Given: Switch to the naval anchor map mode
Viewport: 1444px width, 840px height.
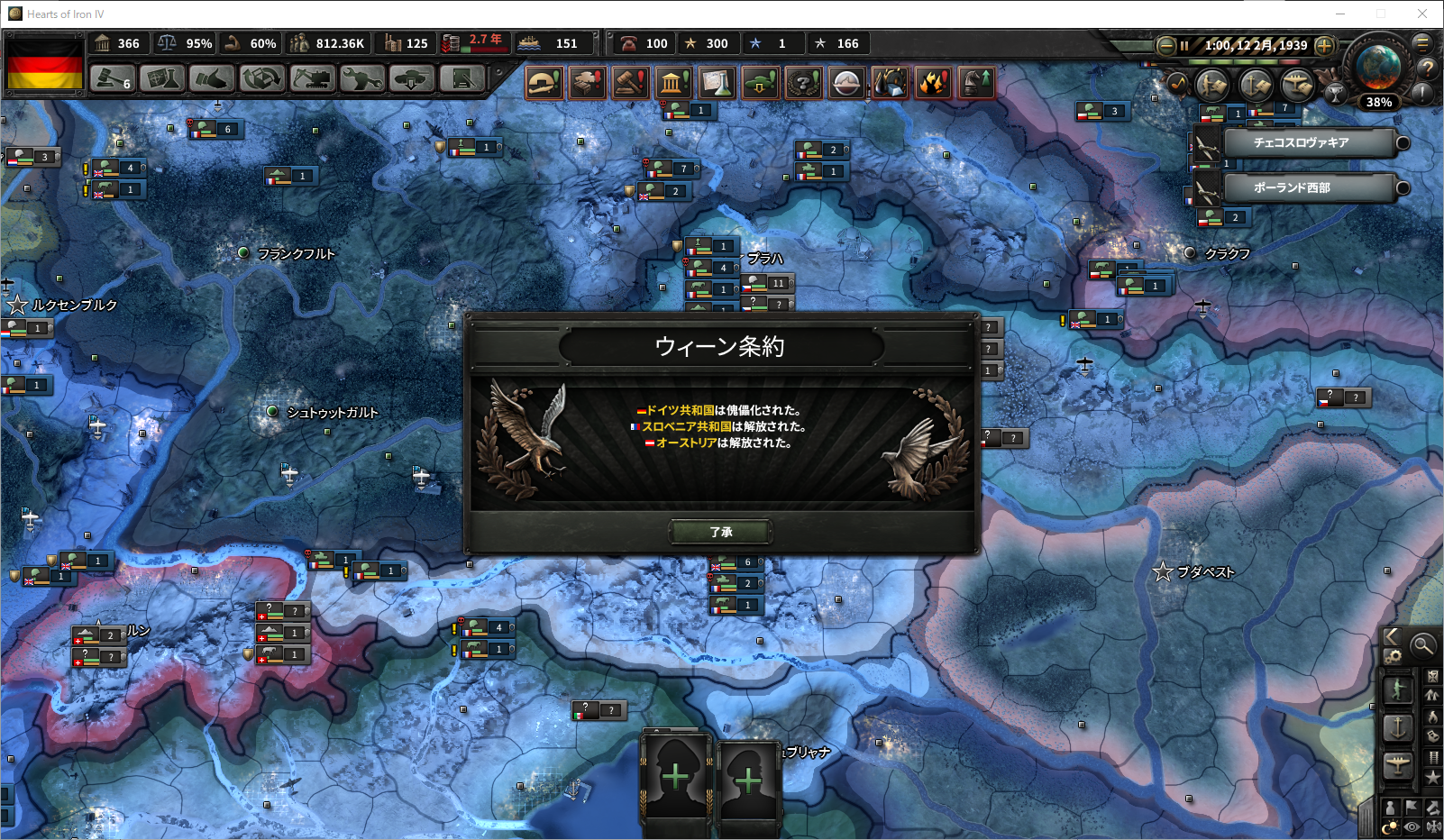Looking at the screenshot, I should tap(1398, 726).
